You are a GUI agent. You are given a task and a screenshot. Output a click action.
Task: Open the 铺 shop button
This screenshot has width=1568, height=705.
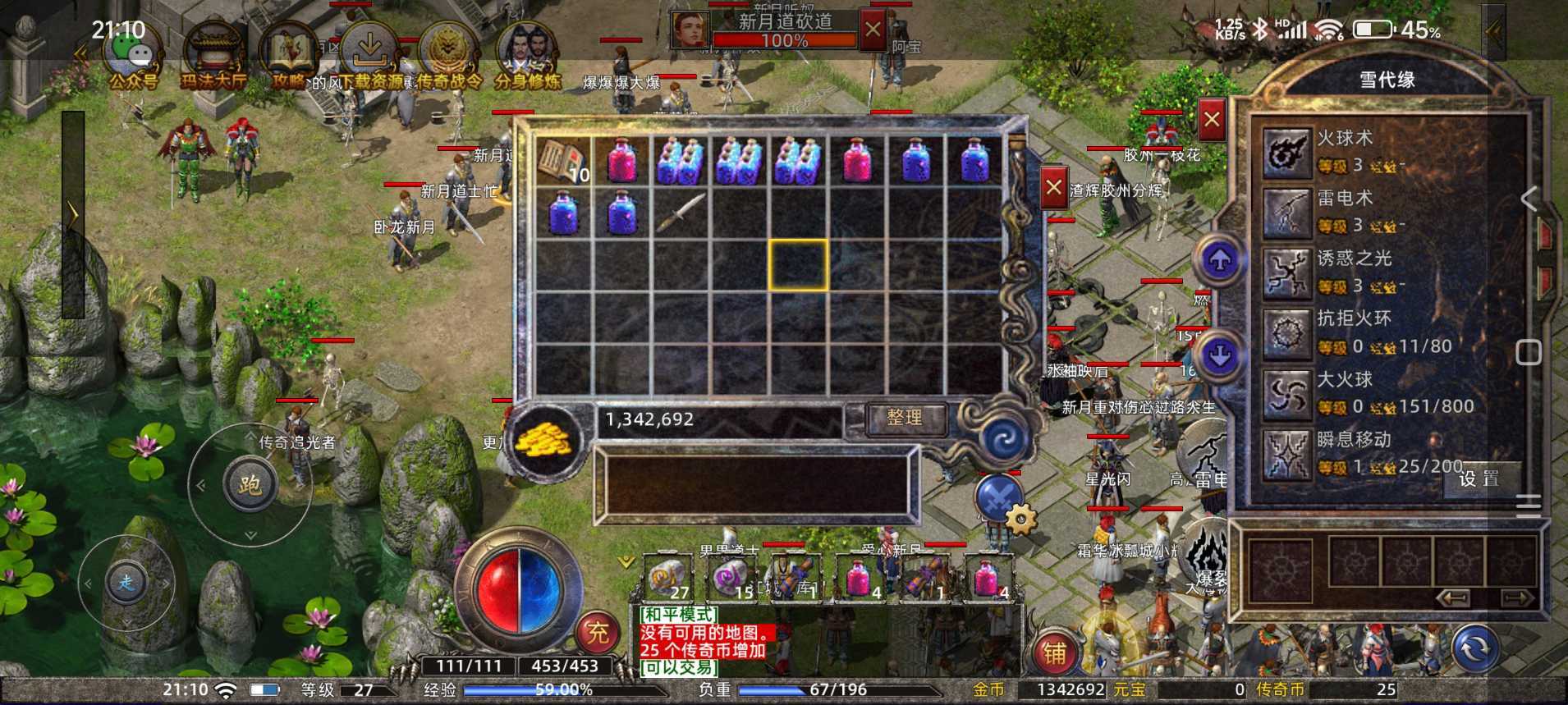click(x=1055, y=652)
